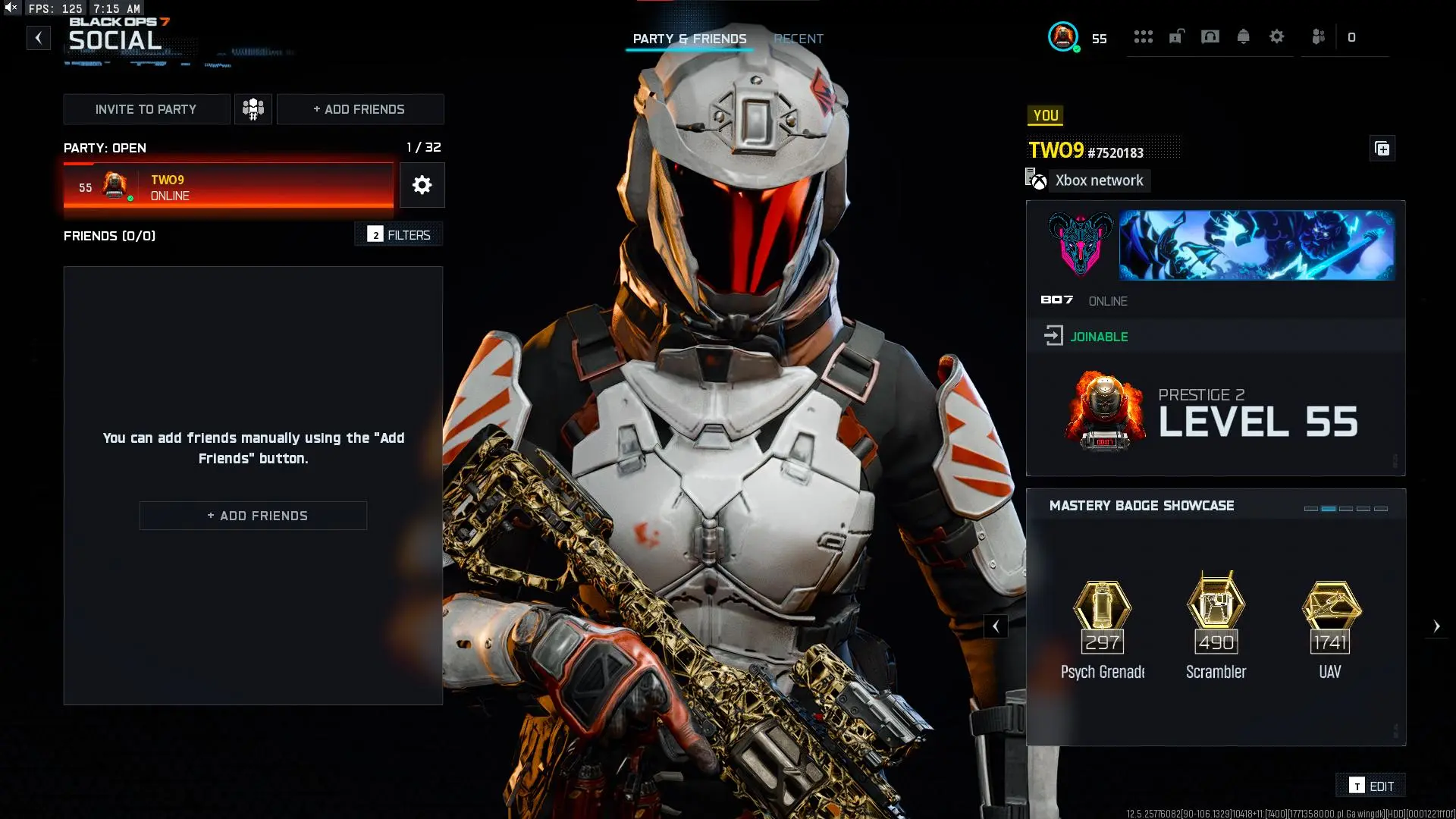Open the group search icon button

click(253, 109)
